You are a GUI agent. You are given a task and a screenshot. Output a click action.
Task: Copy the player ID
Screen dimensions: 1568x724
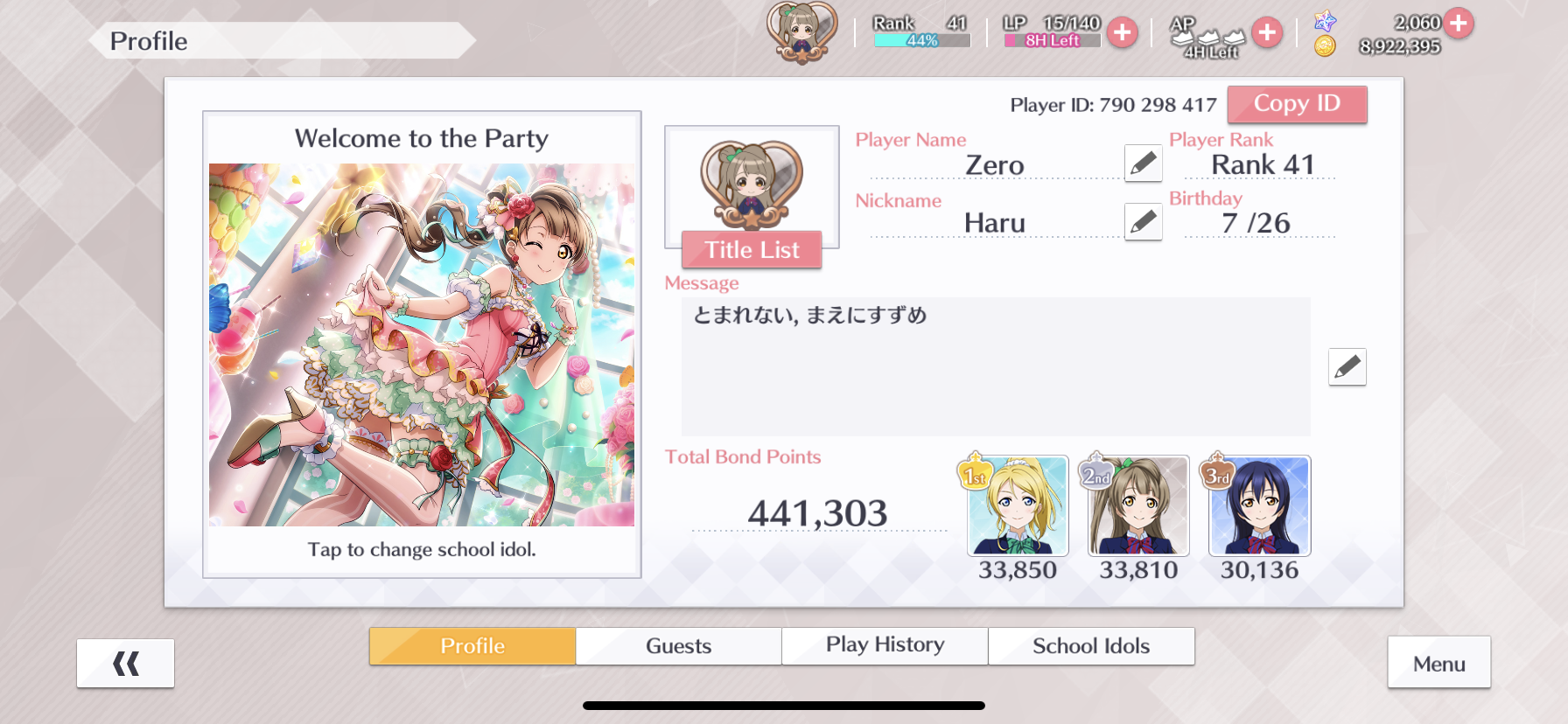pyautogui.click(x=1297, y=104)
